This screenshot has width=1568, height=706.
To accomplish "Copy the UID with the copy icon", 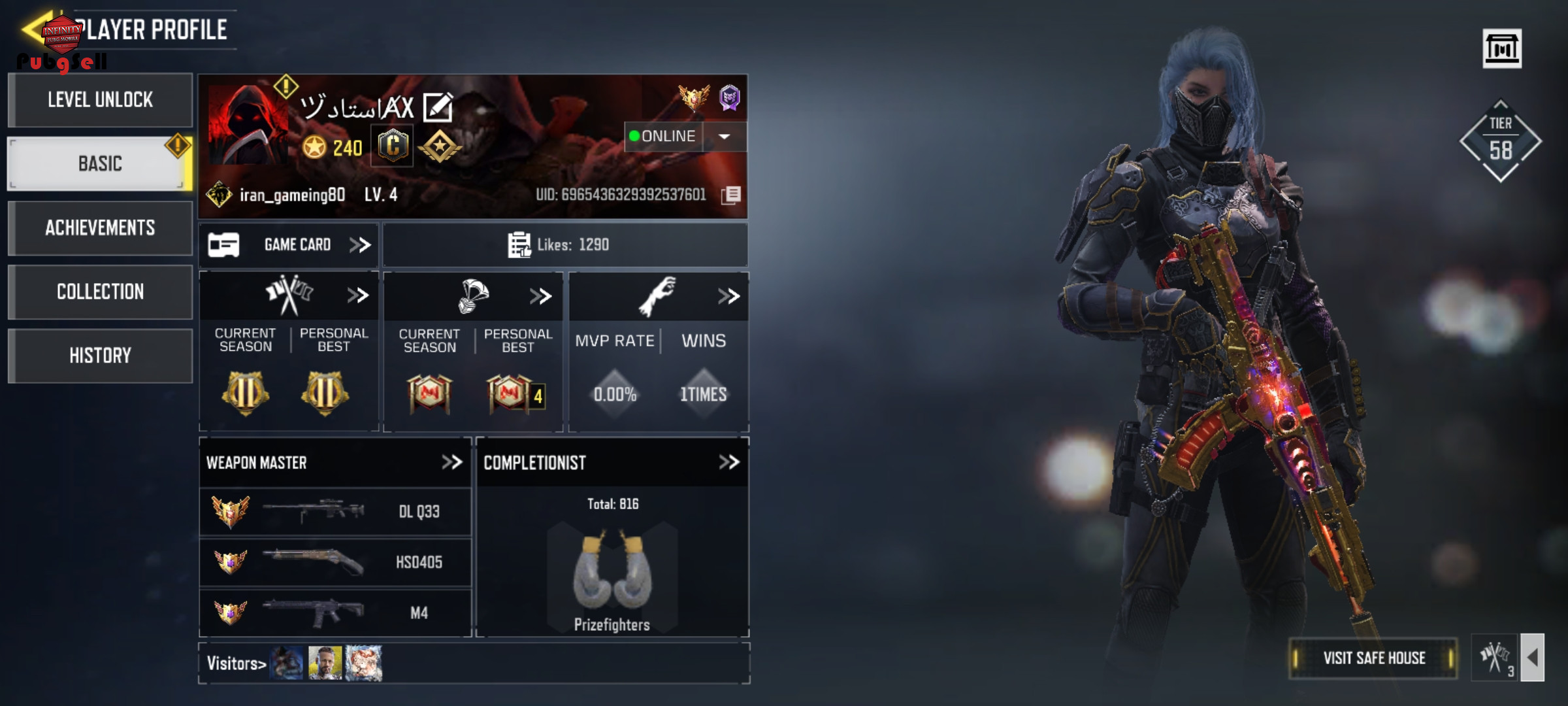I will (x=731, y=195).
